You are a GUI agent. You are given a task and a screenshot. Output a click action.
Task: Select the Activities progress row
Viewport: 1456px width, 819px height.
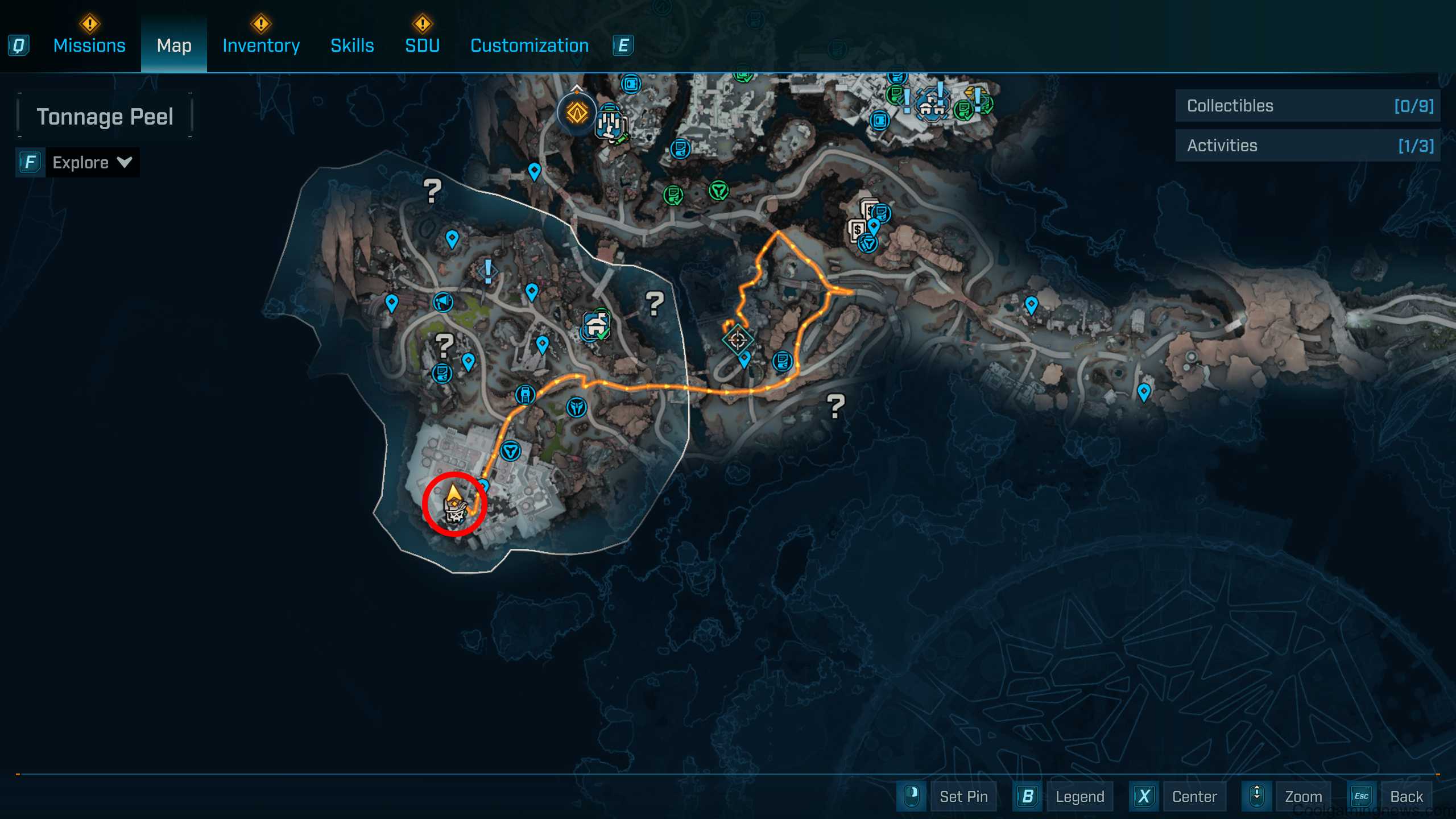[1307, 146]
